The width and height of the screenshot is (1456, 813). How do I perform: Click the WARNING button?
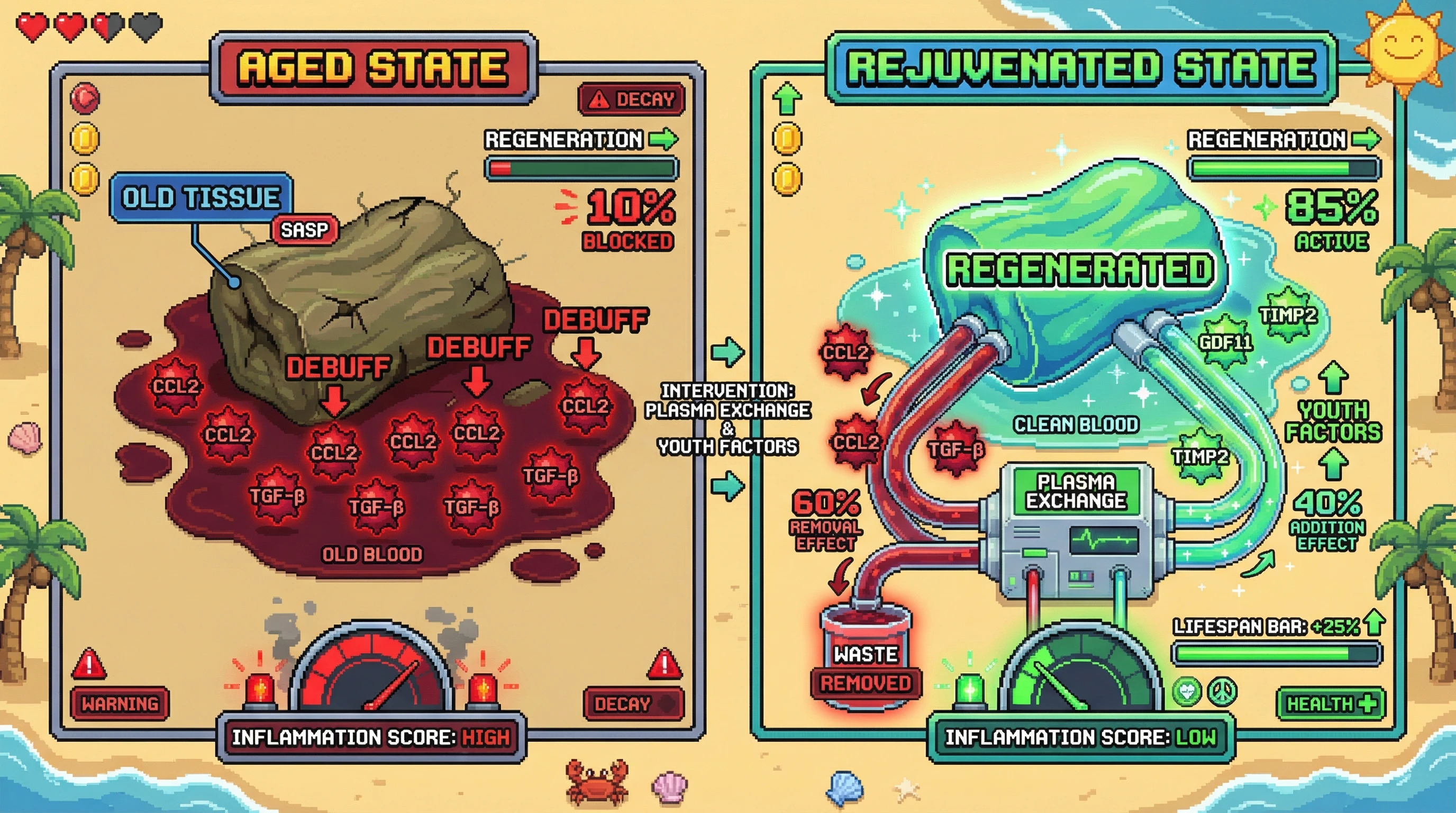pyautogui.click(x=120, y=703)
